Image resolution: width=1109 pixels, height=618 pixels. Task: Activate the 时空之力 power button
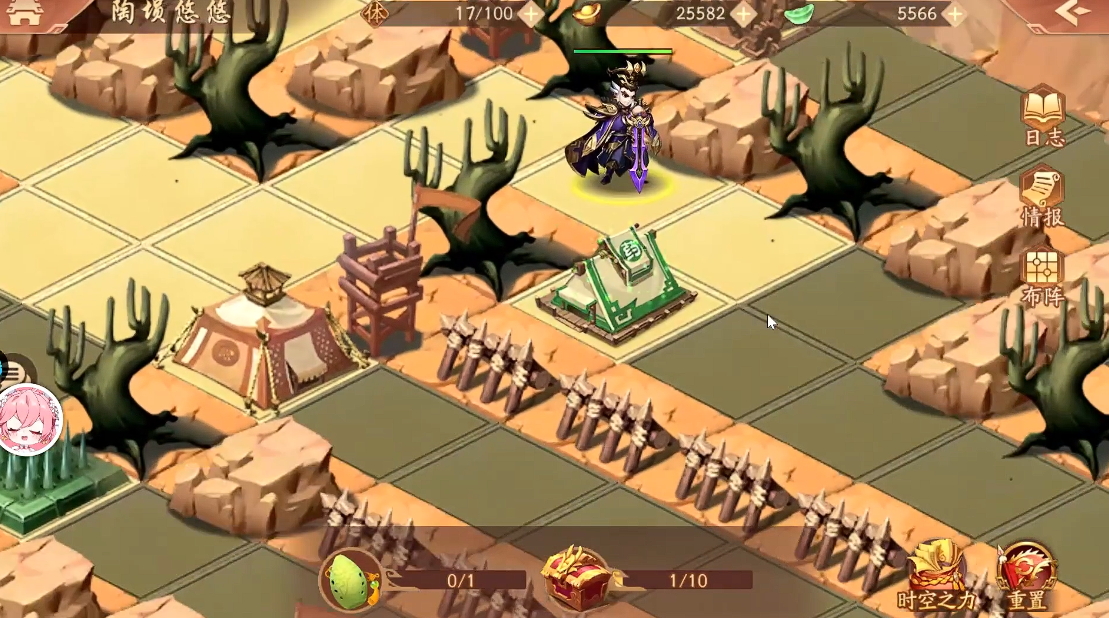pyautogui.click(x=936, y=572)
